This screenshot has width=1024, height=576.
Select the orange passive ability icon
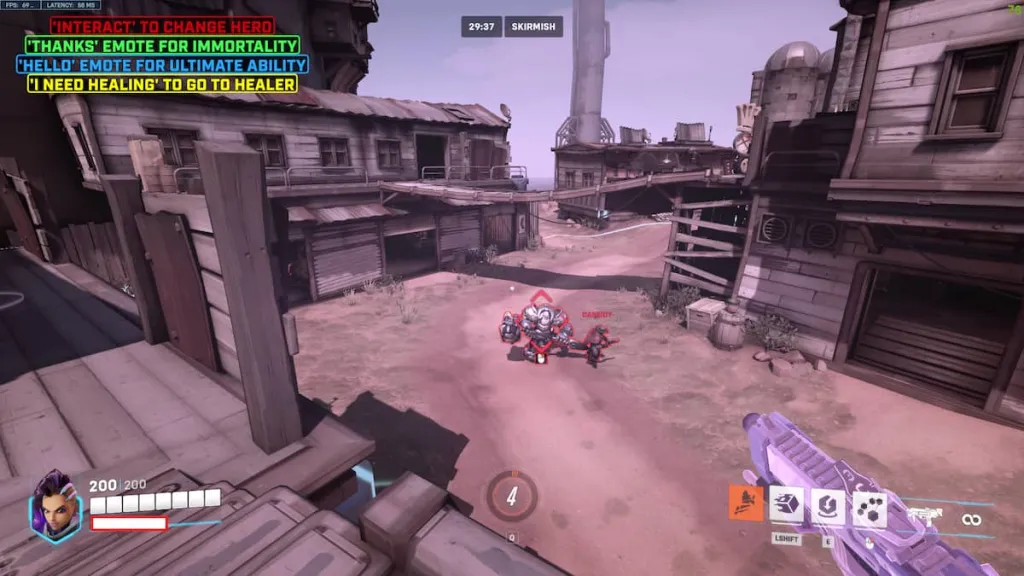pyautogui.click(x=746, y=503)
